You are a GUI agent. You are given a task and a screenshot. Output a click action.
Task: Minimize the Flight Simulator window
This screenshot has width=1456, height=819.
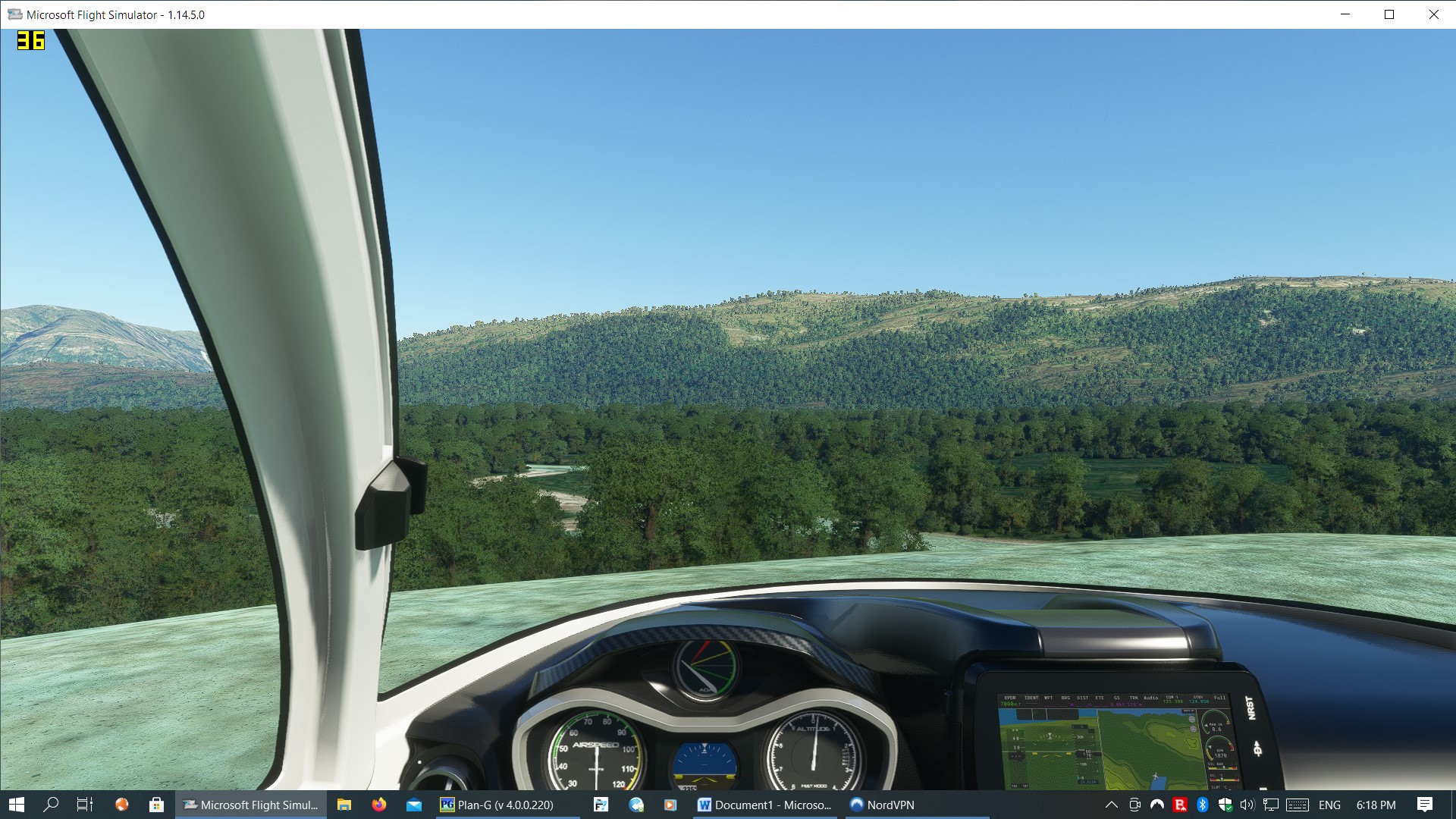click(x=1345, y=14)
